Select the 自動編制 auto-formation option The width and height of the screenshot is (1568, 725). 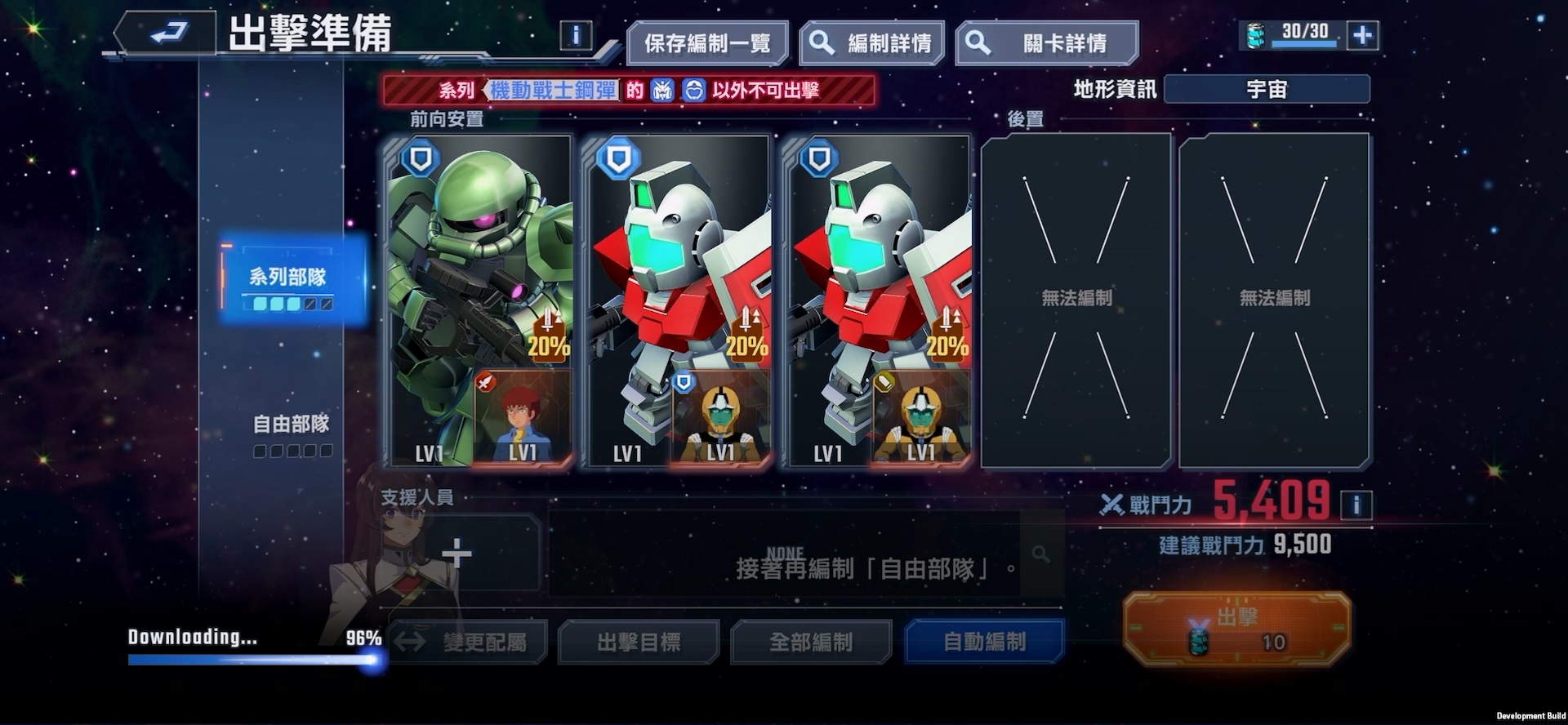pos(984,643)
